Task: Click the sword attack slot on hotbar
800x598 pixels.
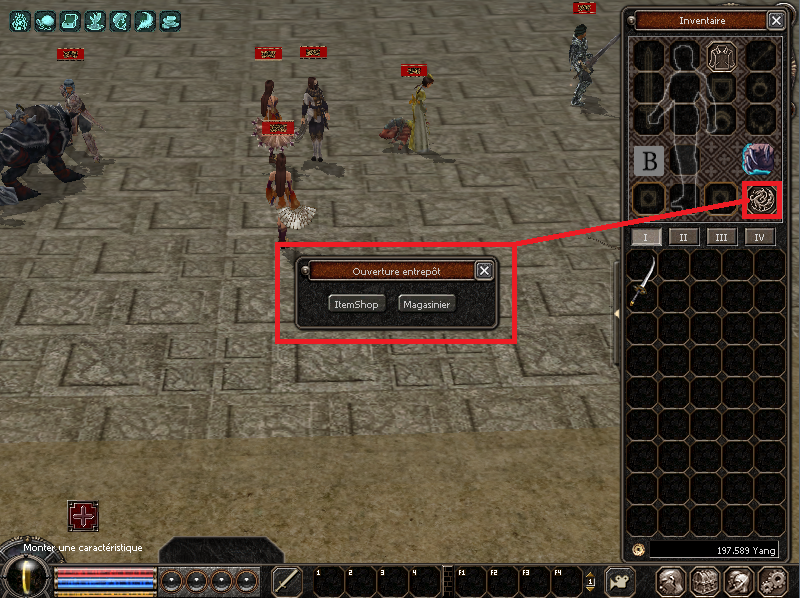Action: [x=288, y=581]
